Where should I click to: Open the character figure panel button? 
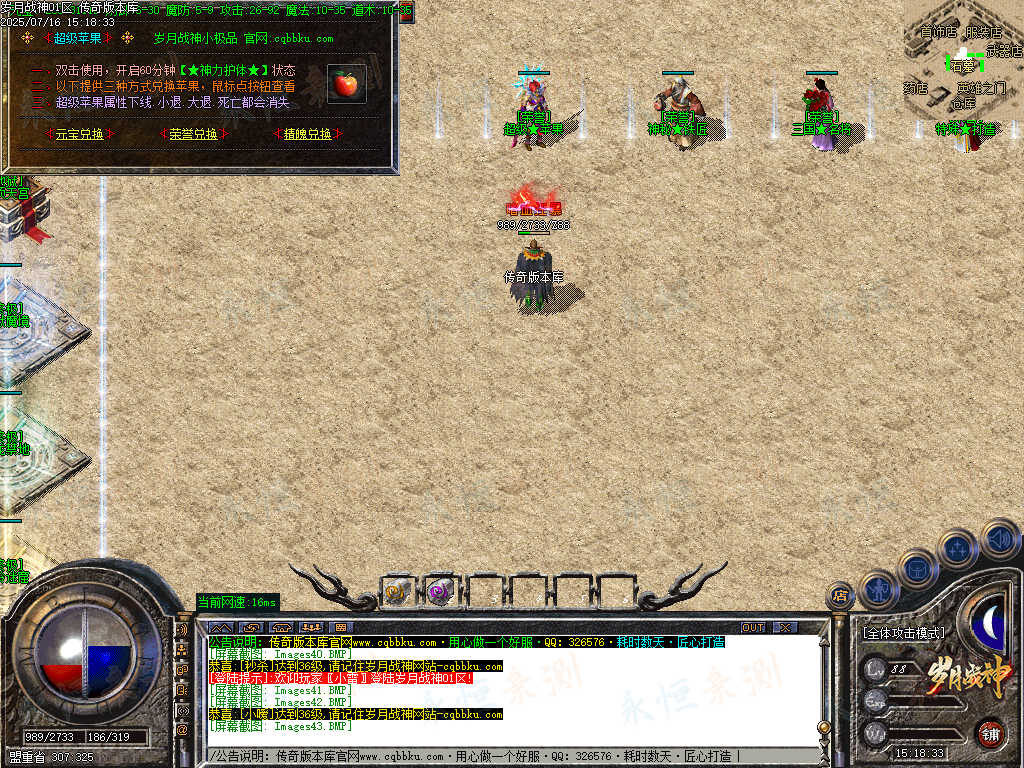tap(878, 589)
